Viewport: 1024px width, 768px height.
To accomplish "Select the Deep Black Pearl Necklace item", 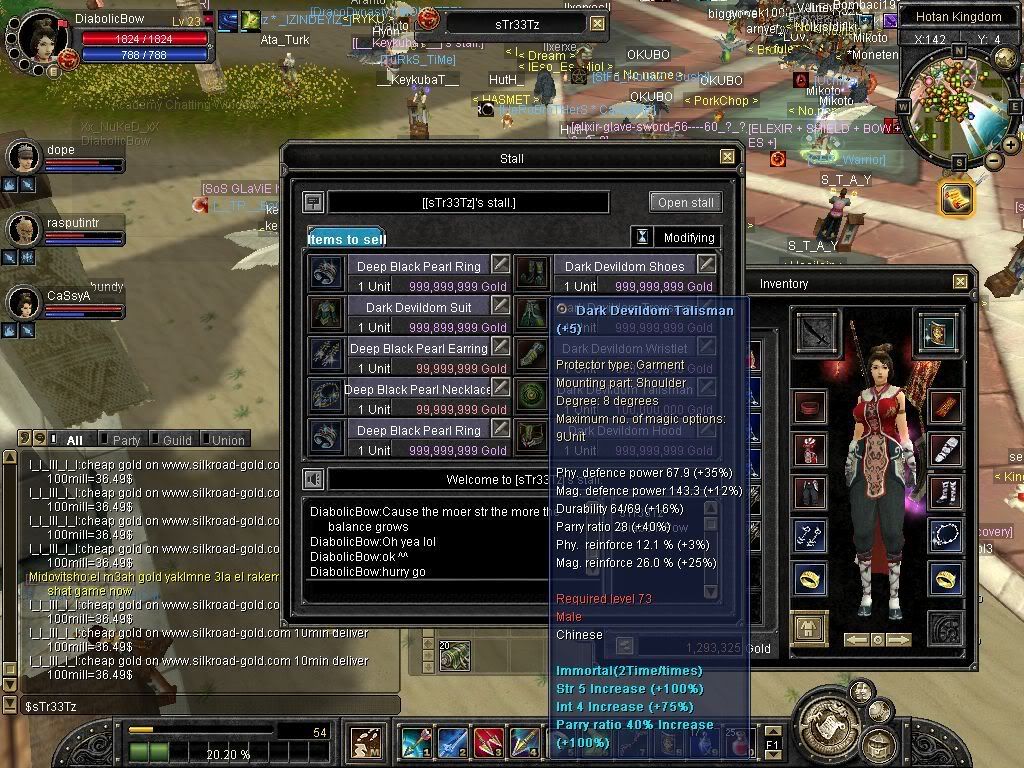I will [419, 389].
